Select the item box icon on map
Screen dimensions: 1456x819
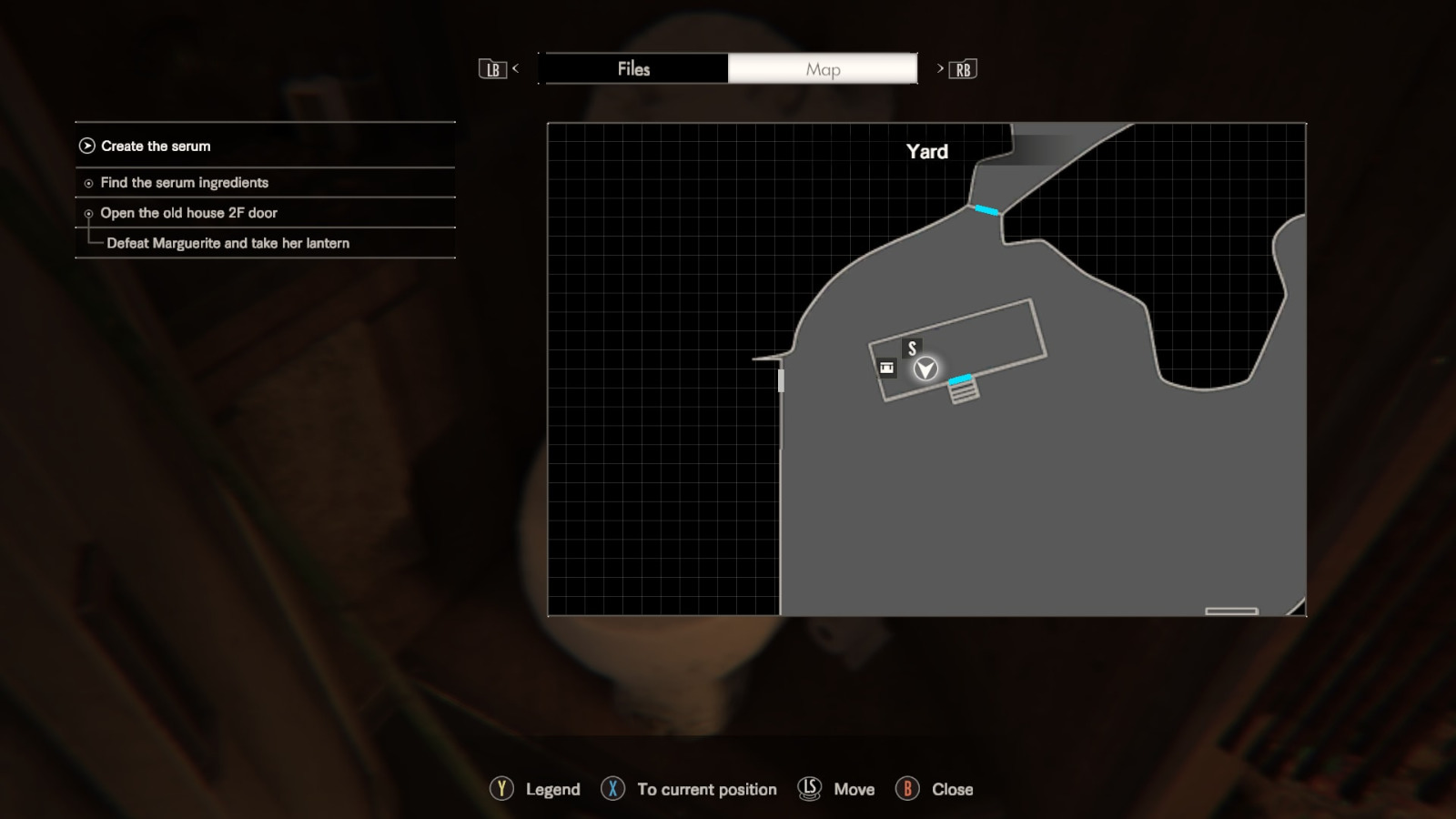click(x=886, y=368)
